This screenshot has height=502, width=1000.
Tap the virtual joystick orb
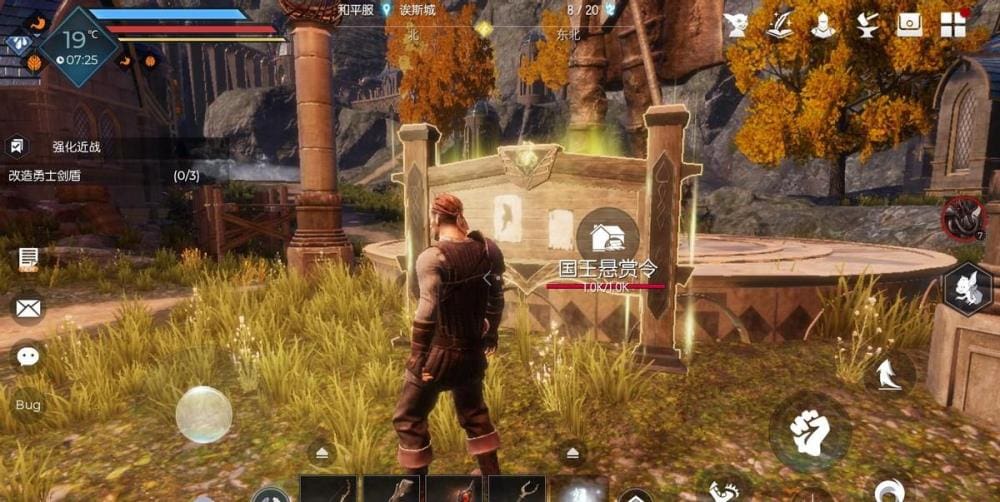tap(204, 414)
